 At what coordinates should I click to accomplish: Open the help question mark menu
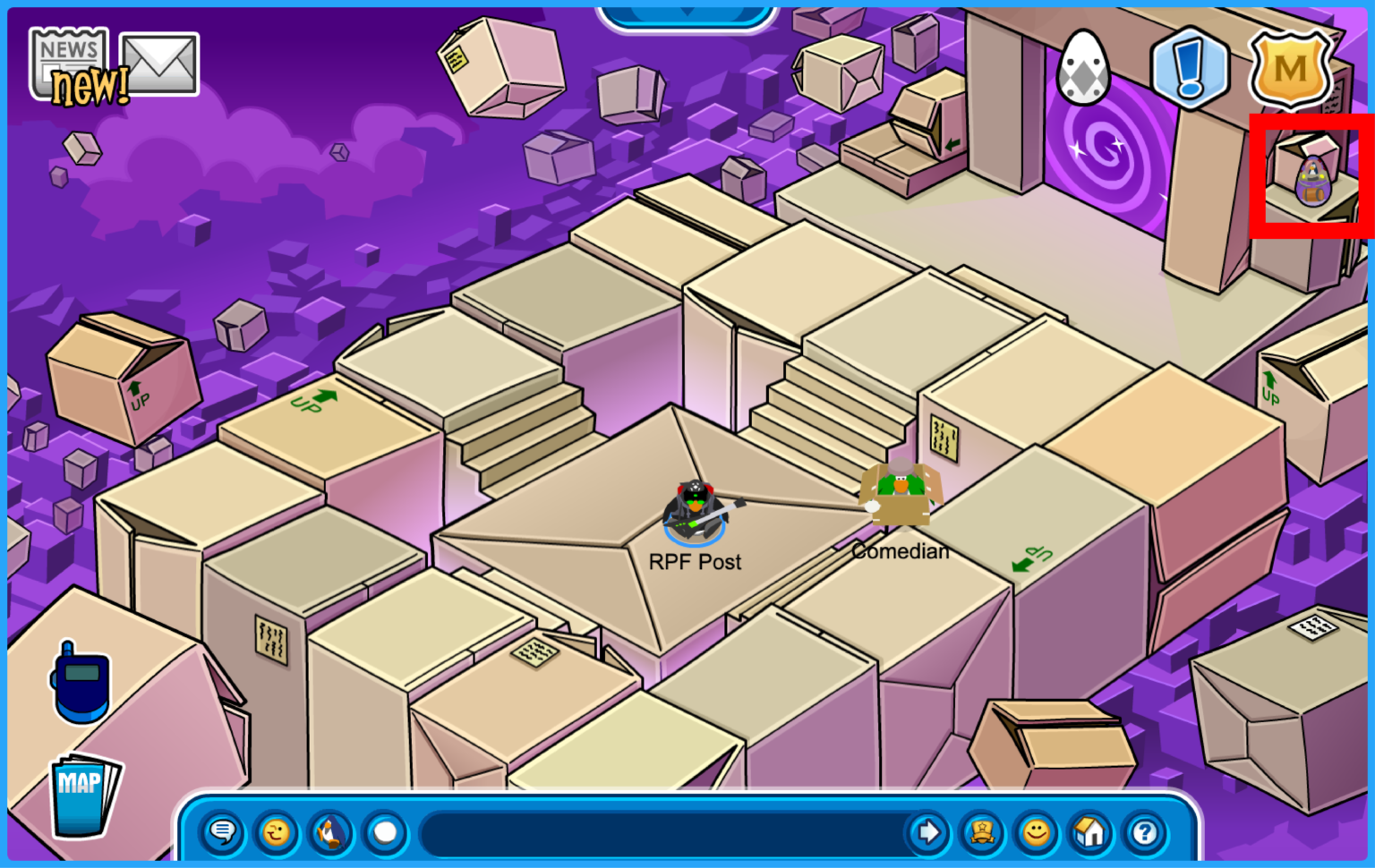(x=1143, y=833)
